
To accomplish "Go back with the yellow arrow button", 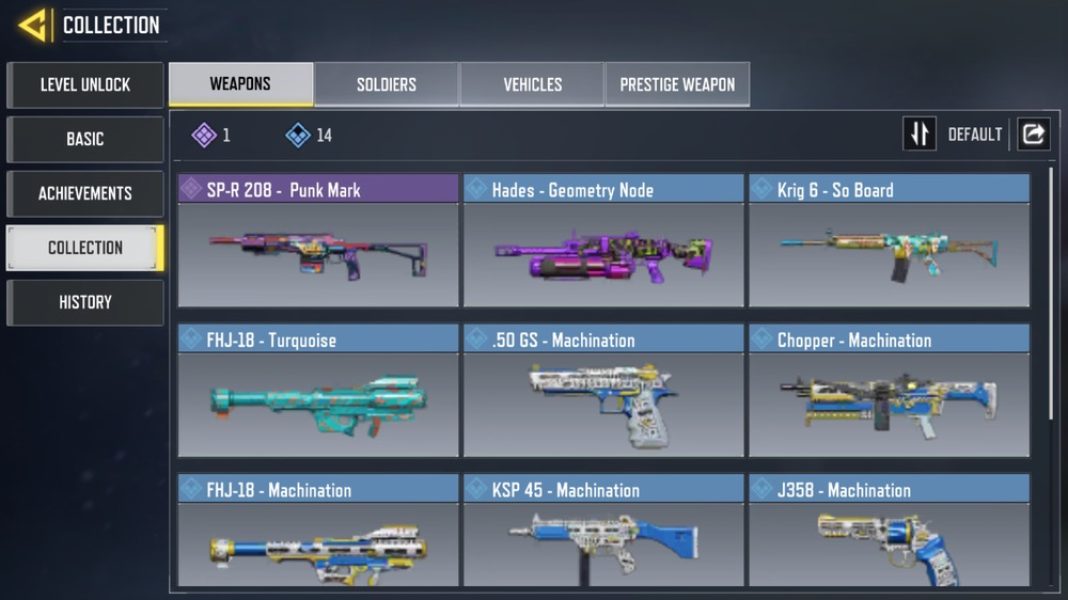I will 33,25.
